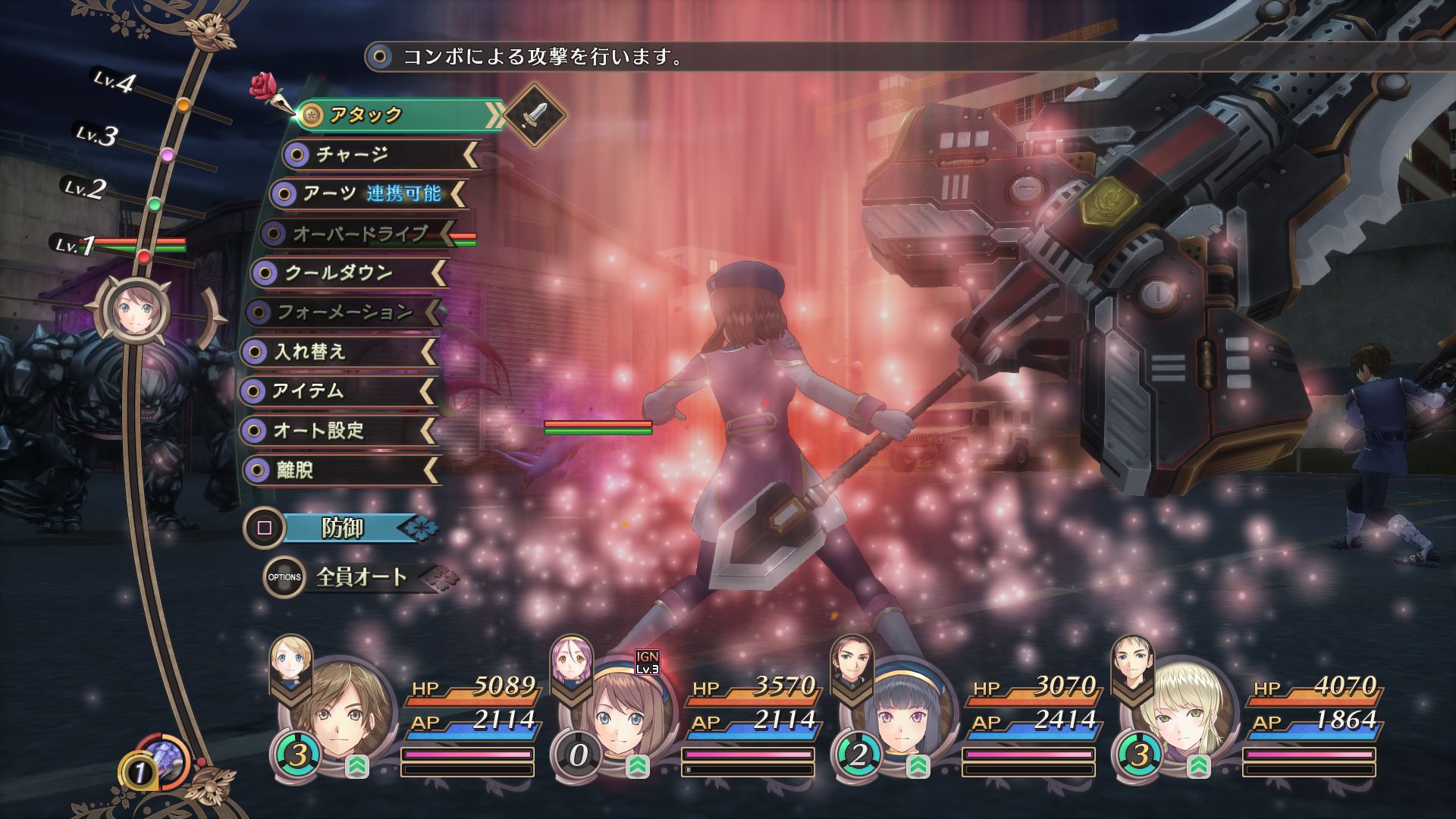
Task: Toggle 全員オート auto battle
Action: pos(362,577)
